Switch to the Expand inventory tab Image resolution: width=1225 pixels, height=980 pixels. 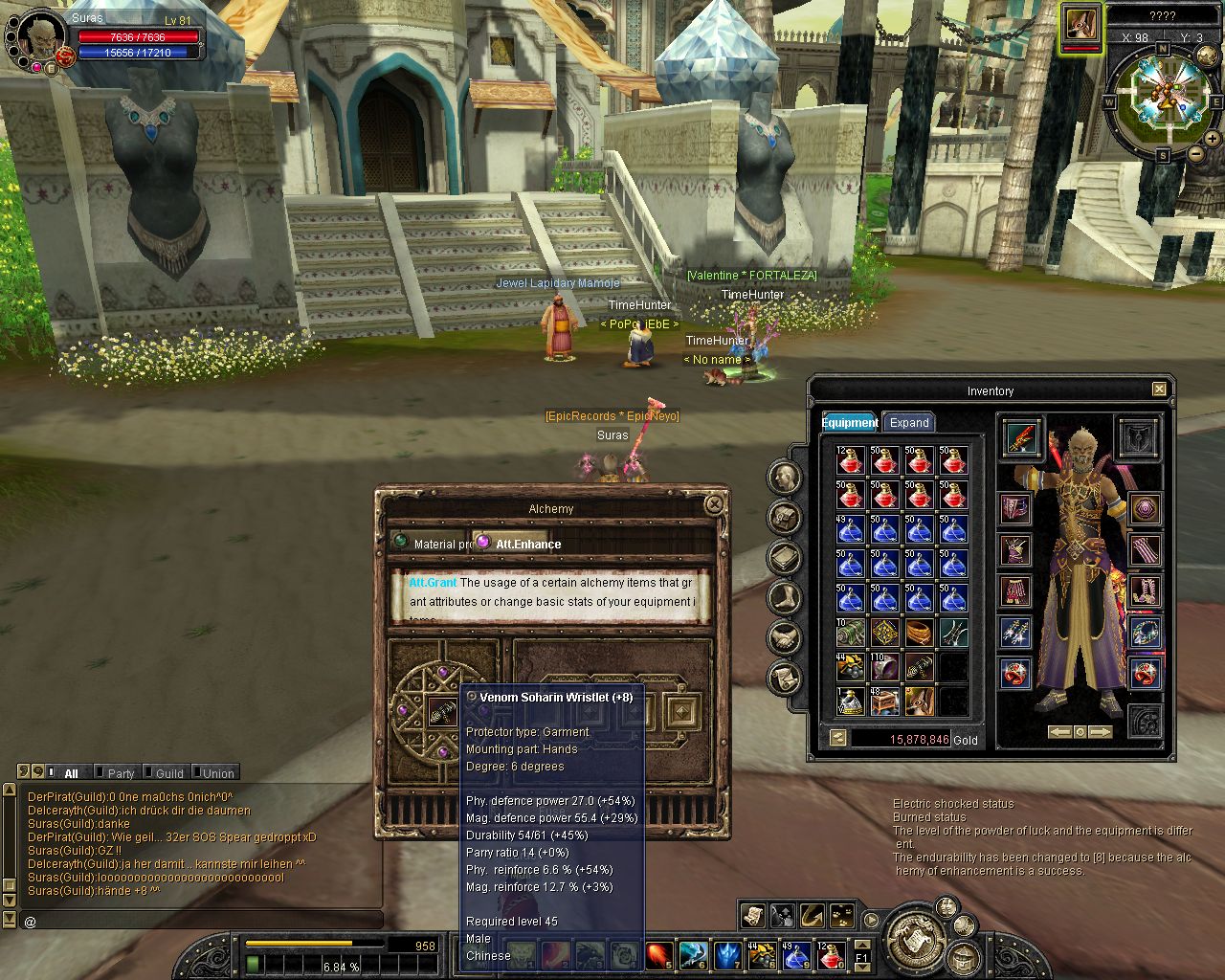click(908, 422)
